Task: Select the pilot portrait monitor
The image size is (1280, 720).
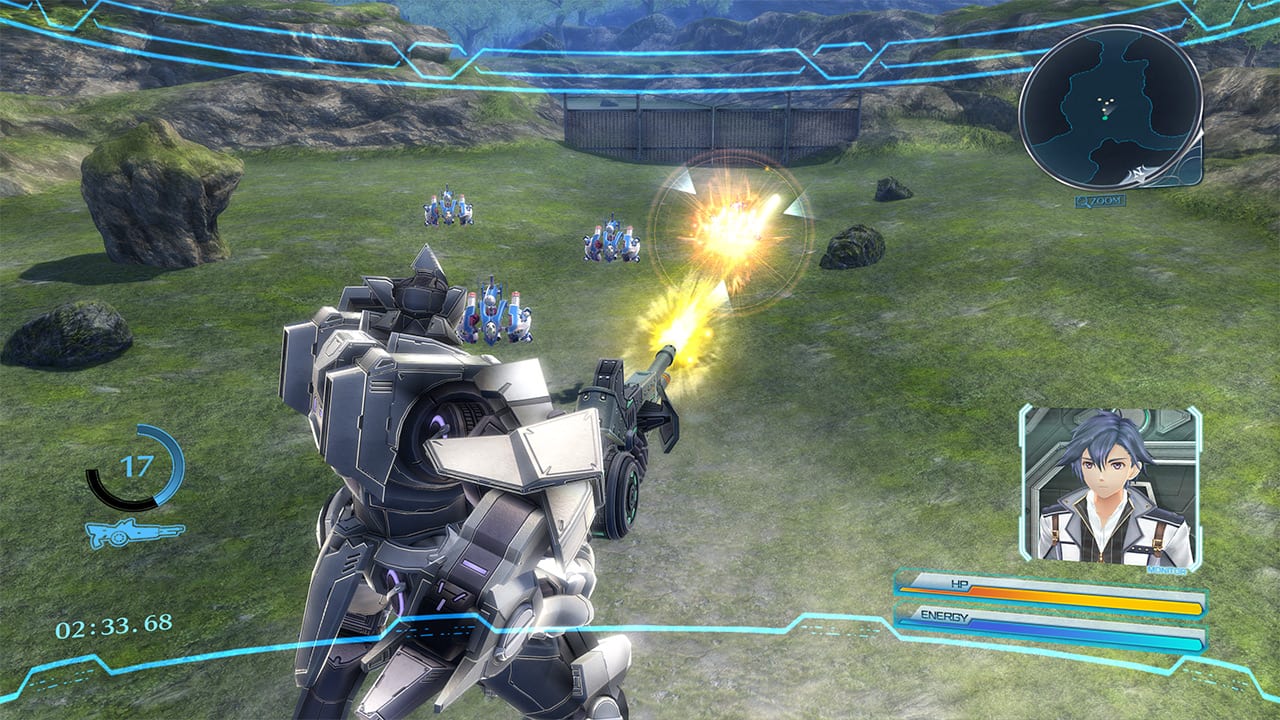Action: pos(1110,487)
